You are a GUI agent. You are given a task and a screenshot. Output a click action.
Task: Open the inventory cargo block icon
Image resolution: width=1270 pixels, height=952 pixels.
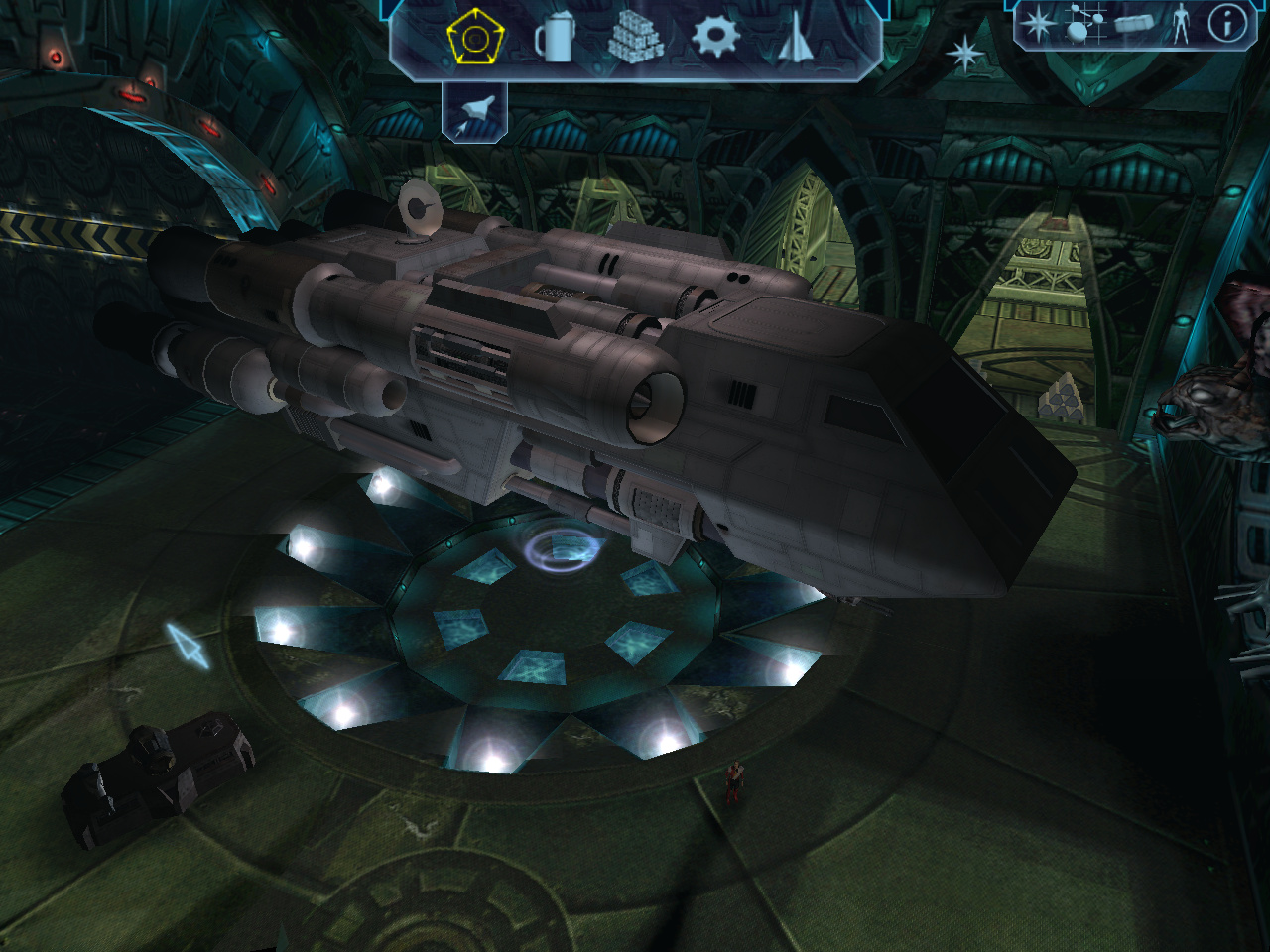pos(1132,25)
